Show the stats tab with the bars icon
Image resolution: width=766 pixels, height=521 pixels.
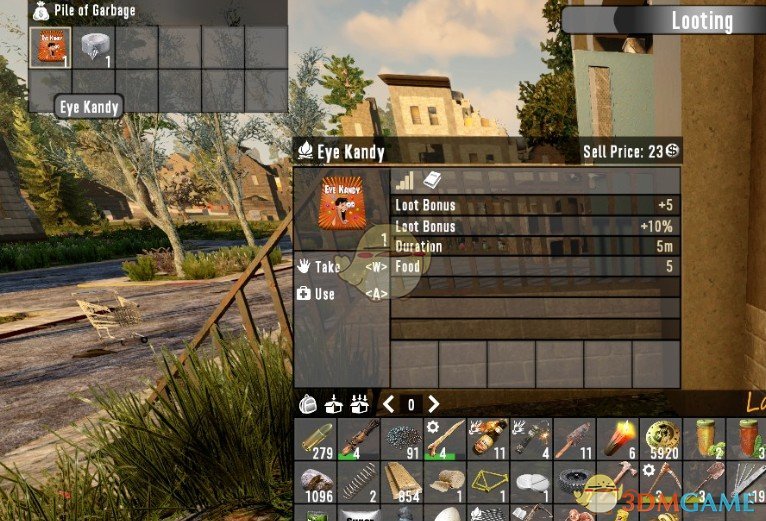coord(404,180)
